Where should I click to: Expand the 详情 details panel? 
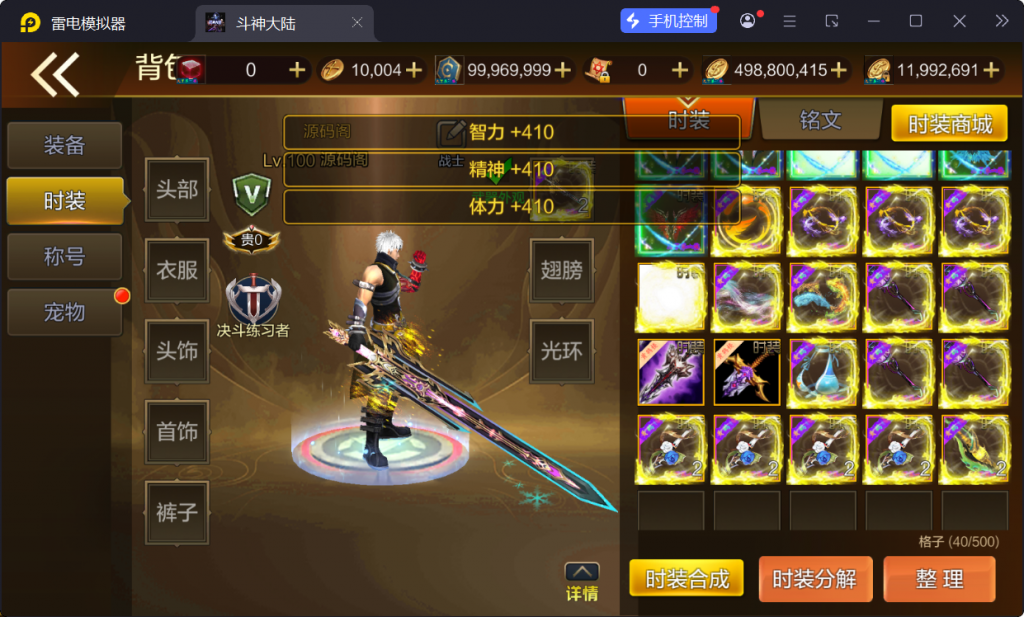(582, 582)
